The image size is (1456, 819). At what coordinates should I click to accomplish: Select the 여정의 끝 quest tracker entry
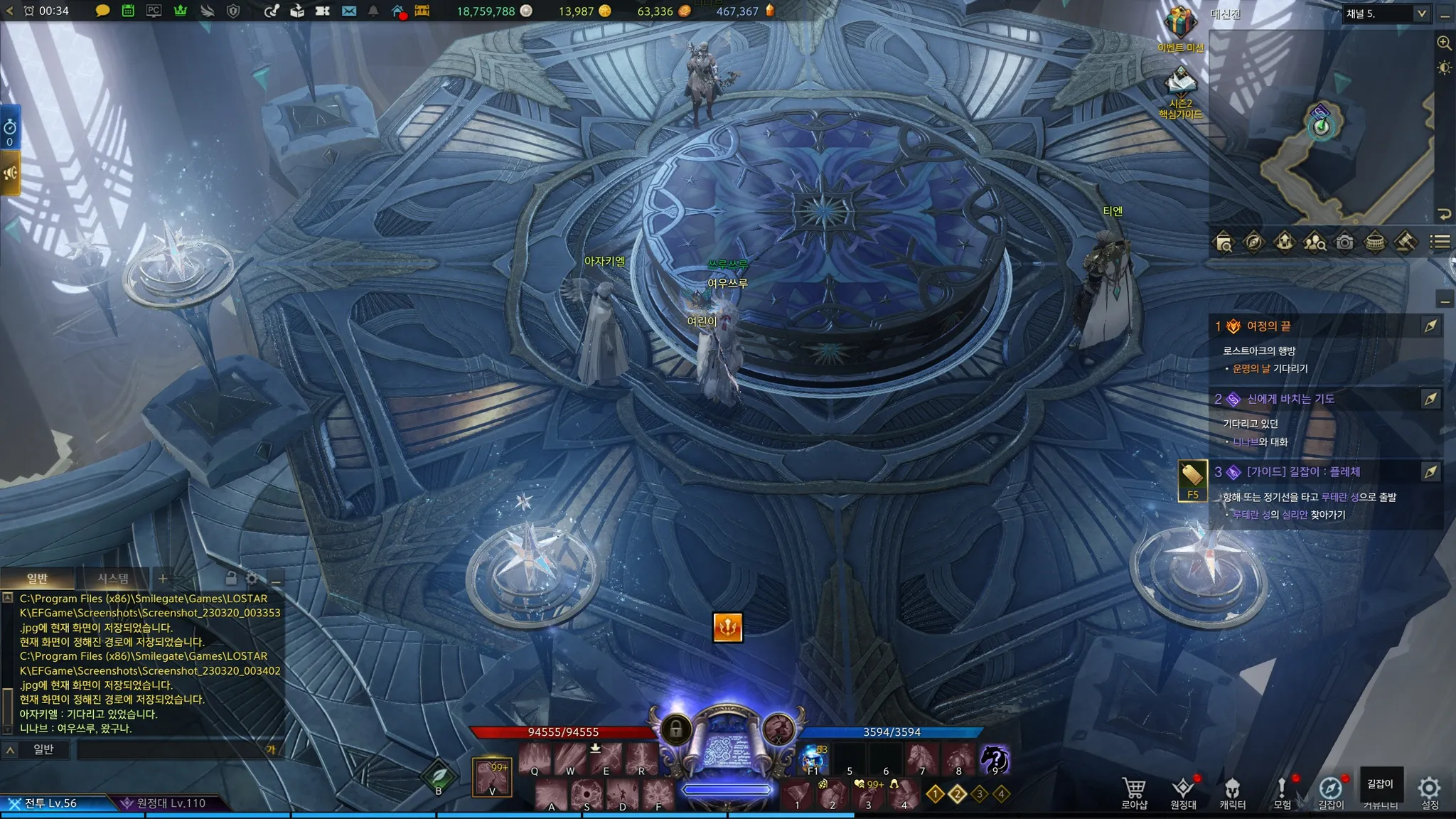point(1269,326)
